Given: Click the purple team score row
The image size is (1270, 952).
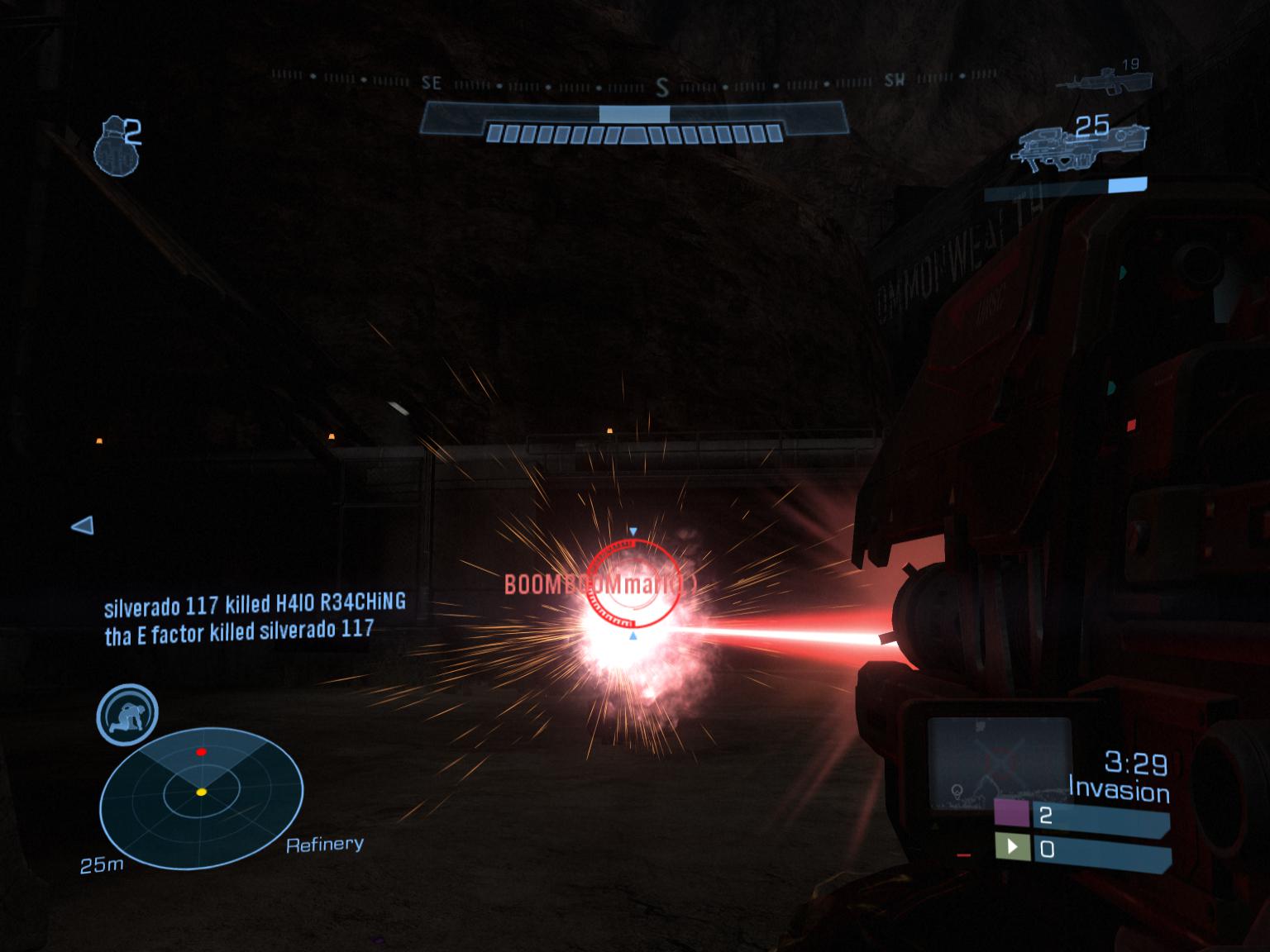Looking at the screenshot, I should 1081,816.
